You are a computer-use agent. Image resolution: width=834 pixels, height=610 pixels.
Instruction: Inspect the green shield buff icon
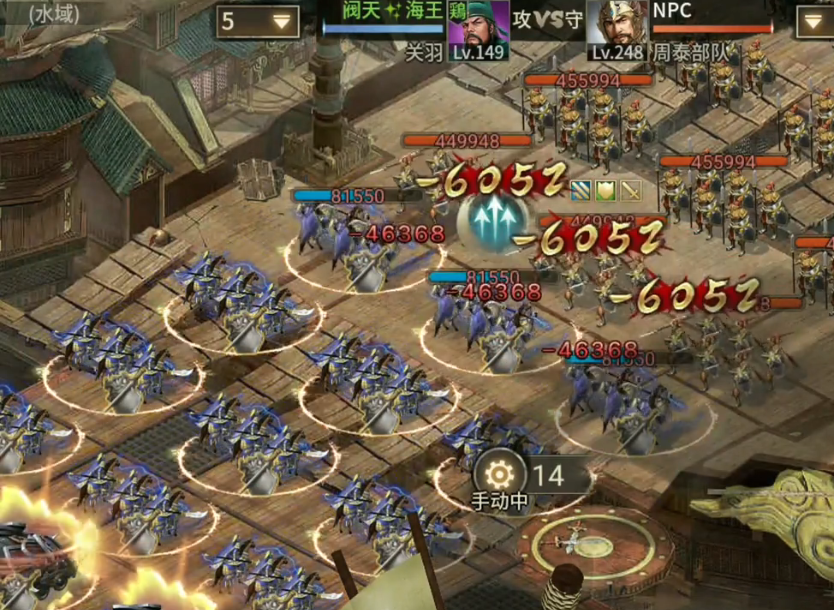coord(606,189)
